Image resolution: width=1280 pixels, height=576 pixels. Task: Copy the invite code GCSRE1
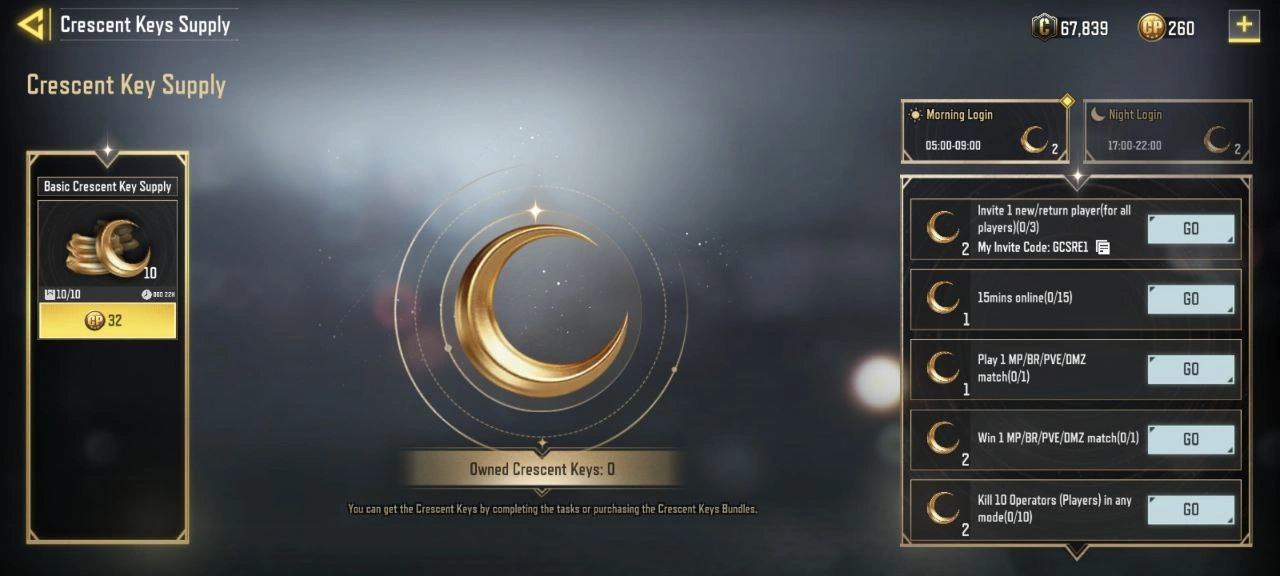tap(1103, 247)
